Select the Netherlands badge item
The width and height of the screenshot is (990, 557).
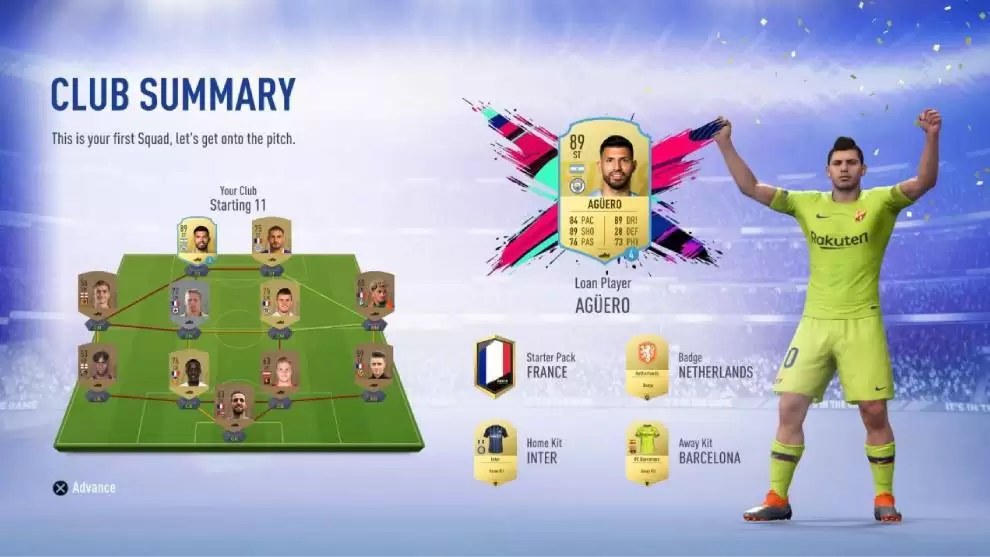(647, 366)
